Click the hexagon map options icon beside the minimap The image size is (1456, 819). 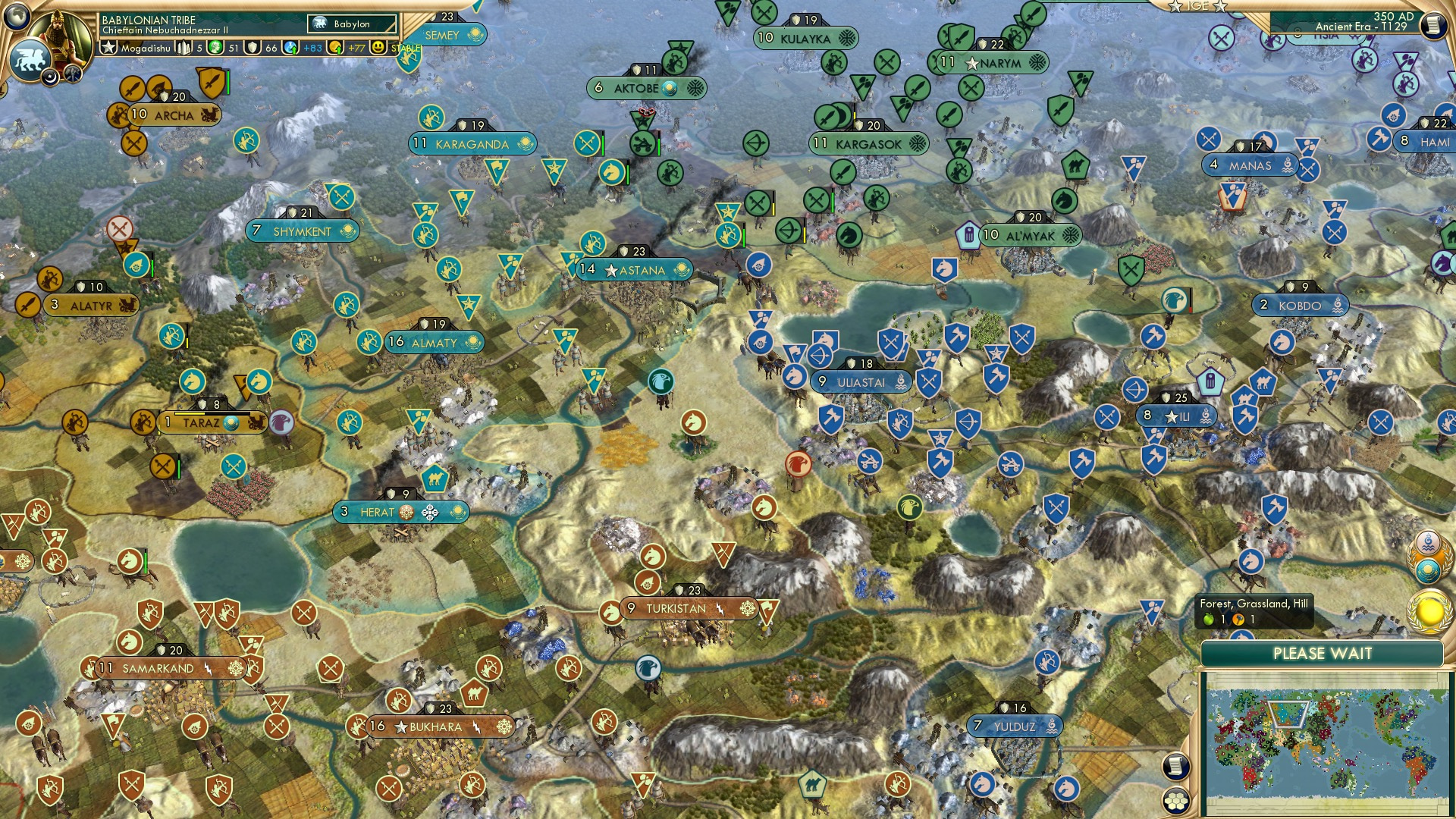[x=1175, y=801]
